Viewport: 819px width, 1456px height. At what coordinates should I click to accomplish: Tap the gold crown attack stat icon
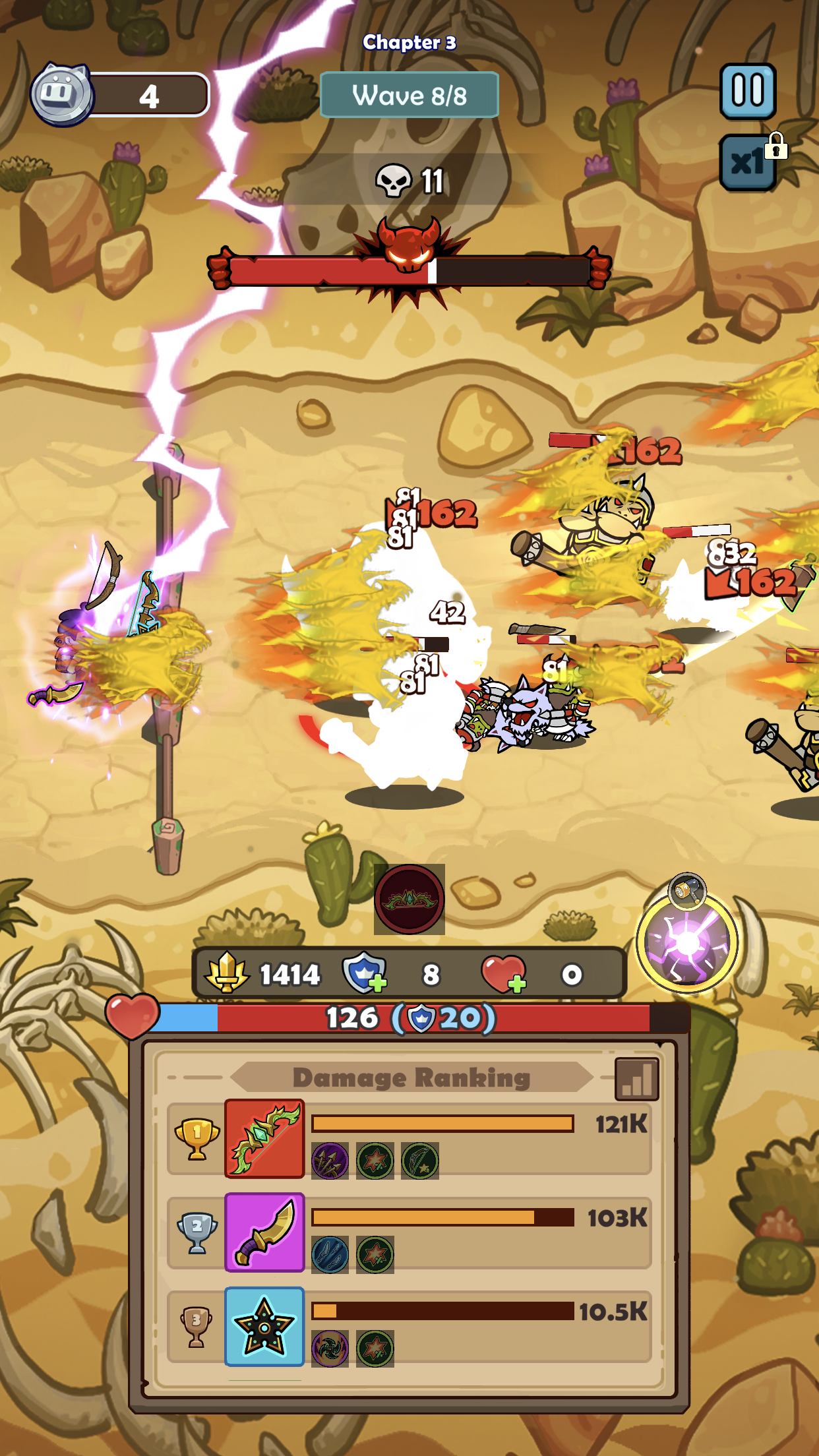[227, 973]
